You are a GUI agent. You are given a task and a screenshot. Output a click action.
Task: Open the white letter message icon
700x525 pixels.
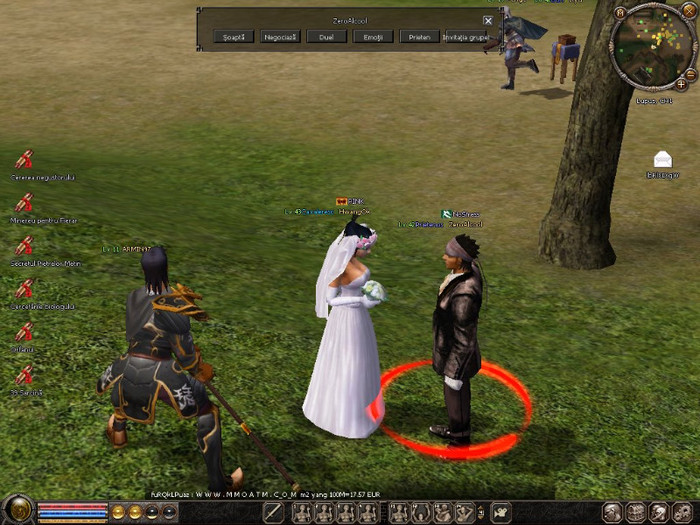(662, 159)
